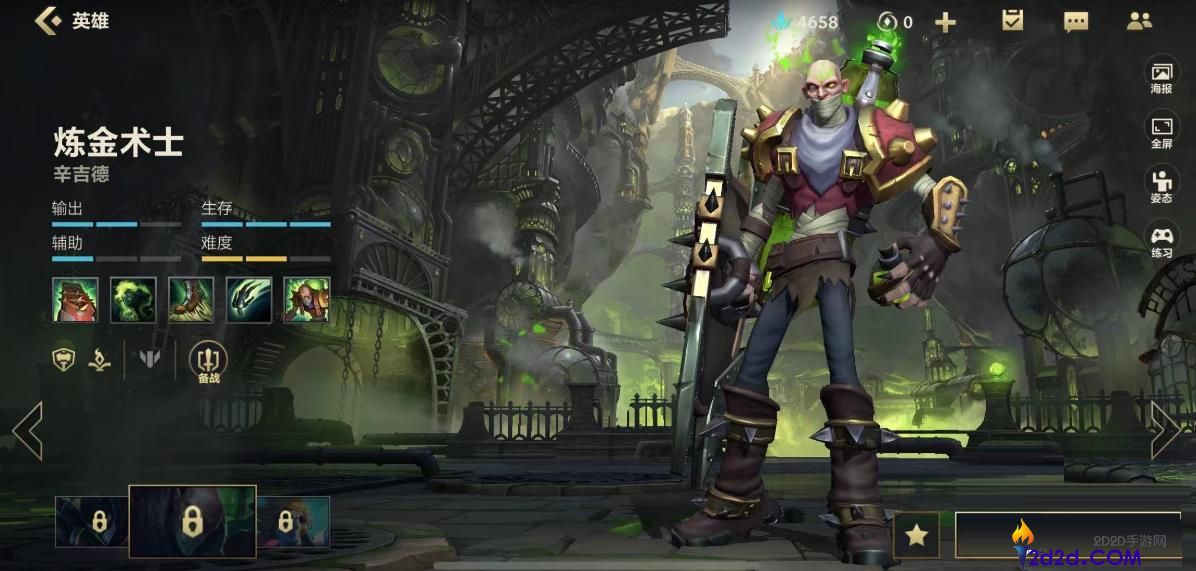The width and height of the screenshot is (1196, 571).
Task: Select the green Poison Trail ability icon
Action: point(133,300)
